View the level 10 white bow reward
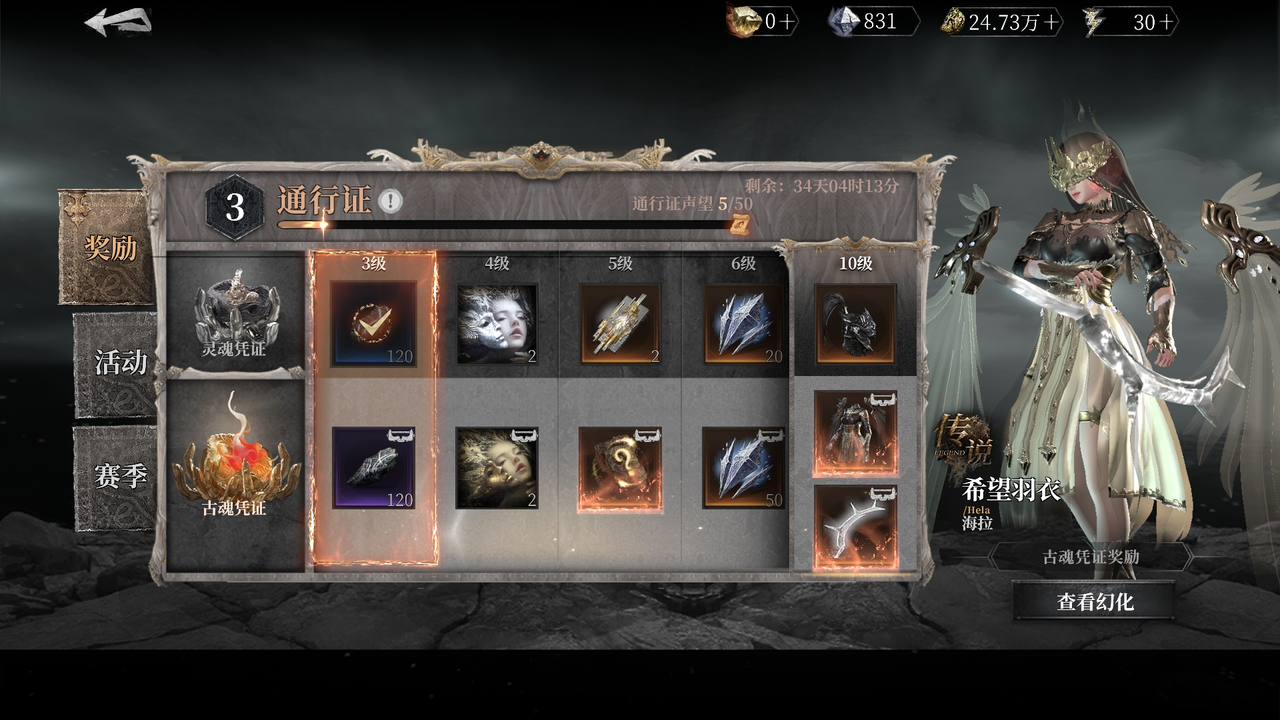 click(855, 527)
